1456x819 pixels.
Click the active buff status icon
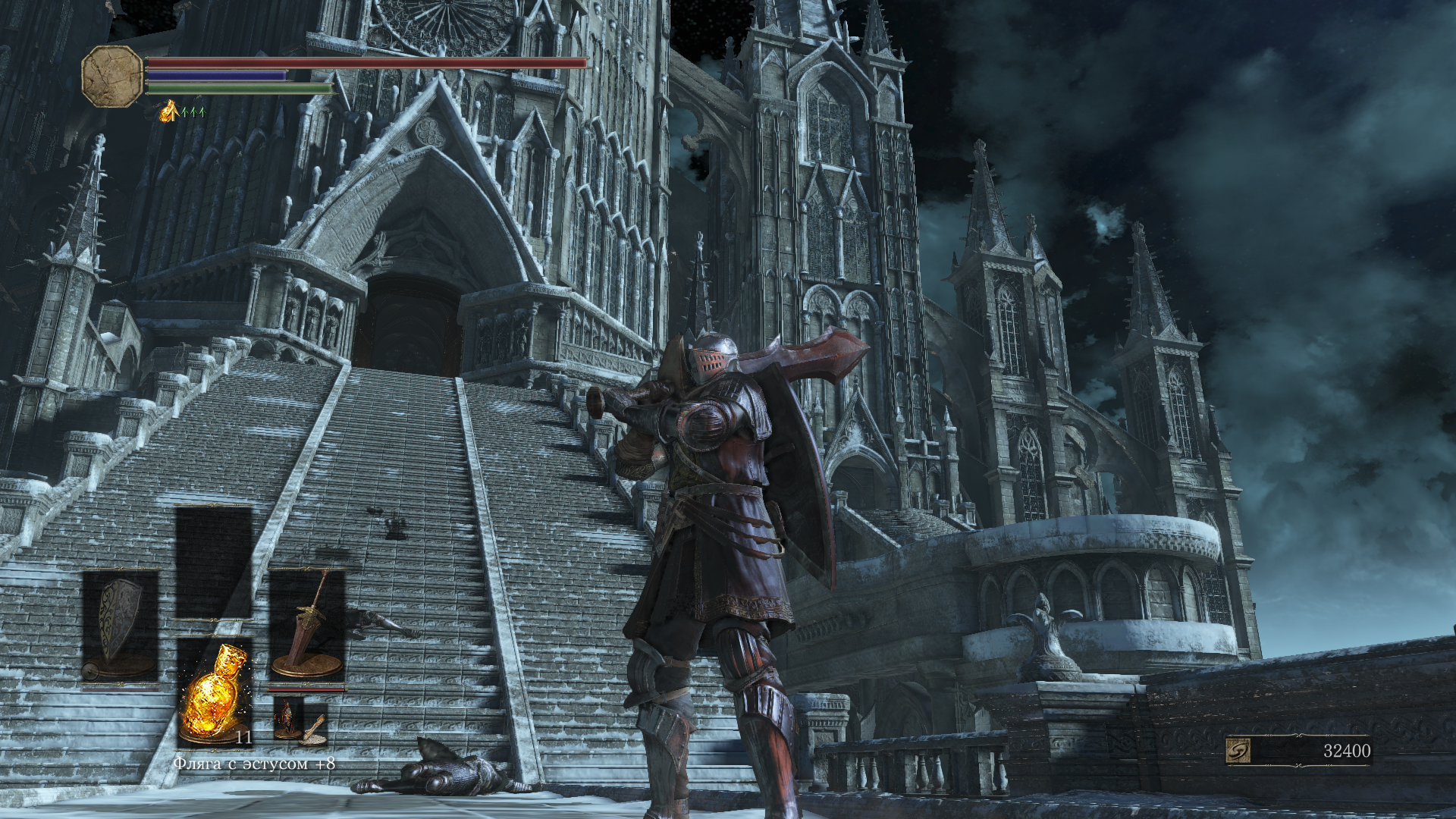coord(168,111)
